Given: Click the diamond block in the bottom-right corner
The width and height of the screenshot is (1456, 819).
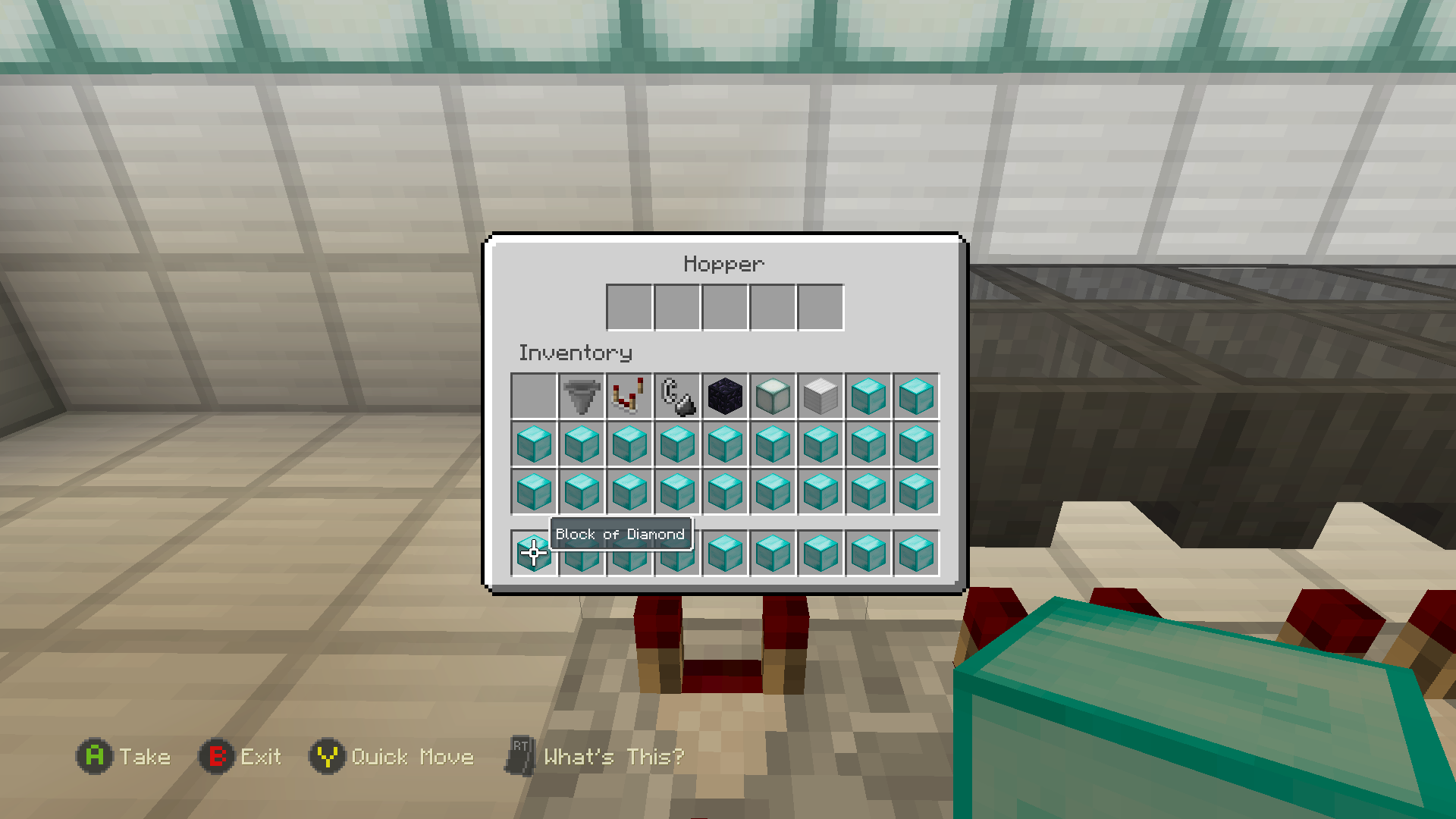Looking at the screenshot, I should click(x=915, y=551).
